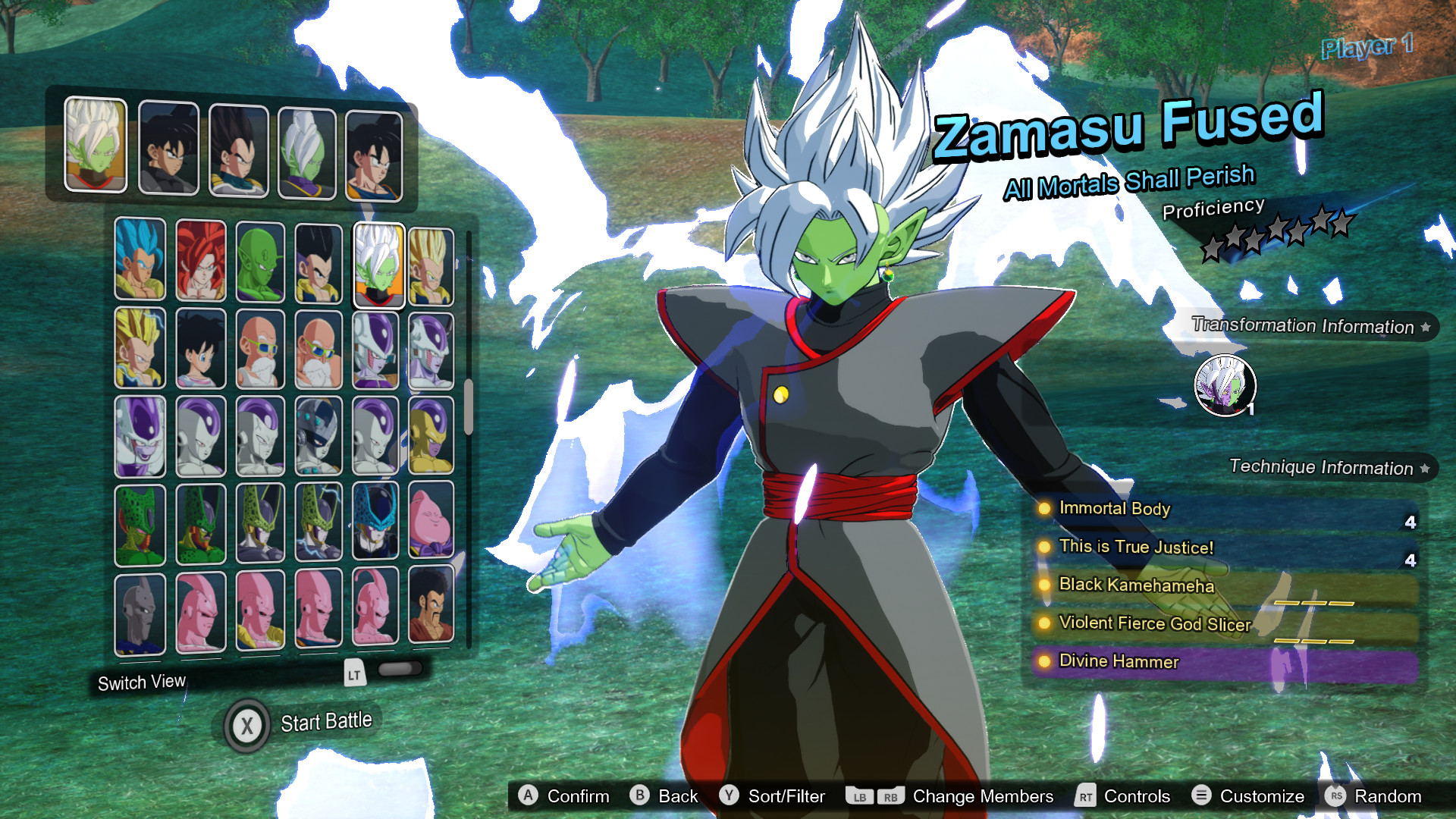This screenshot has width=1456, height=819.
Task: Pick the unfused Zamasu team slot
Action: click(x=306, y=152)
